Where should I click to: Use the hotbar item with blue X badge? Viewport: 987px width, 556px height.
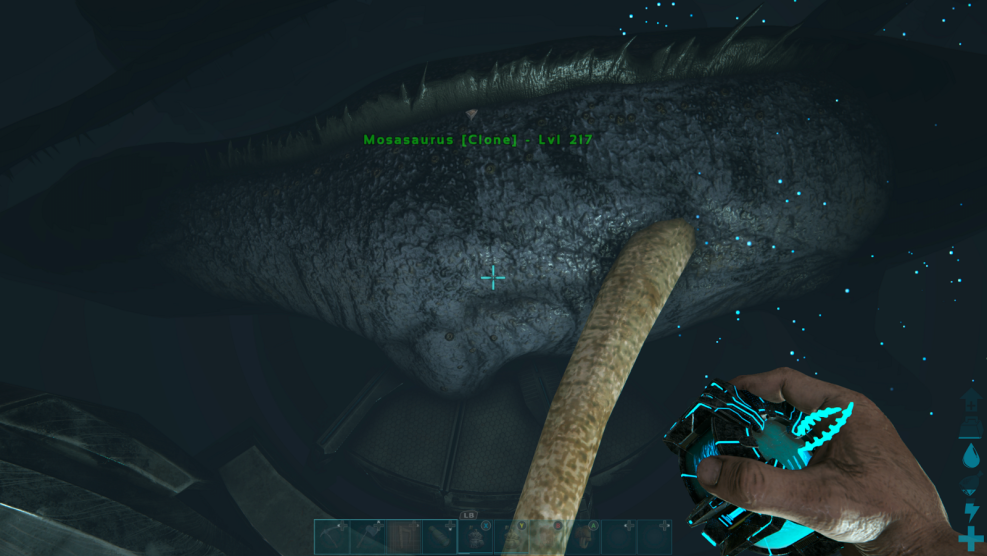pos(475,537)
